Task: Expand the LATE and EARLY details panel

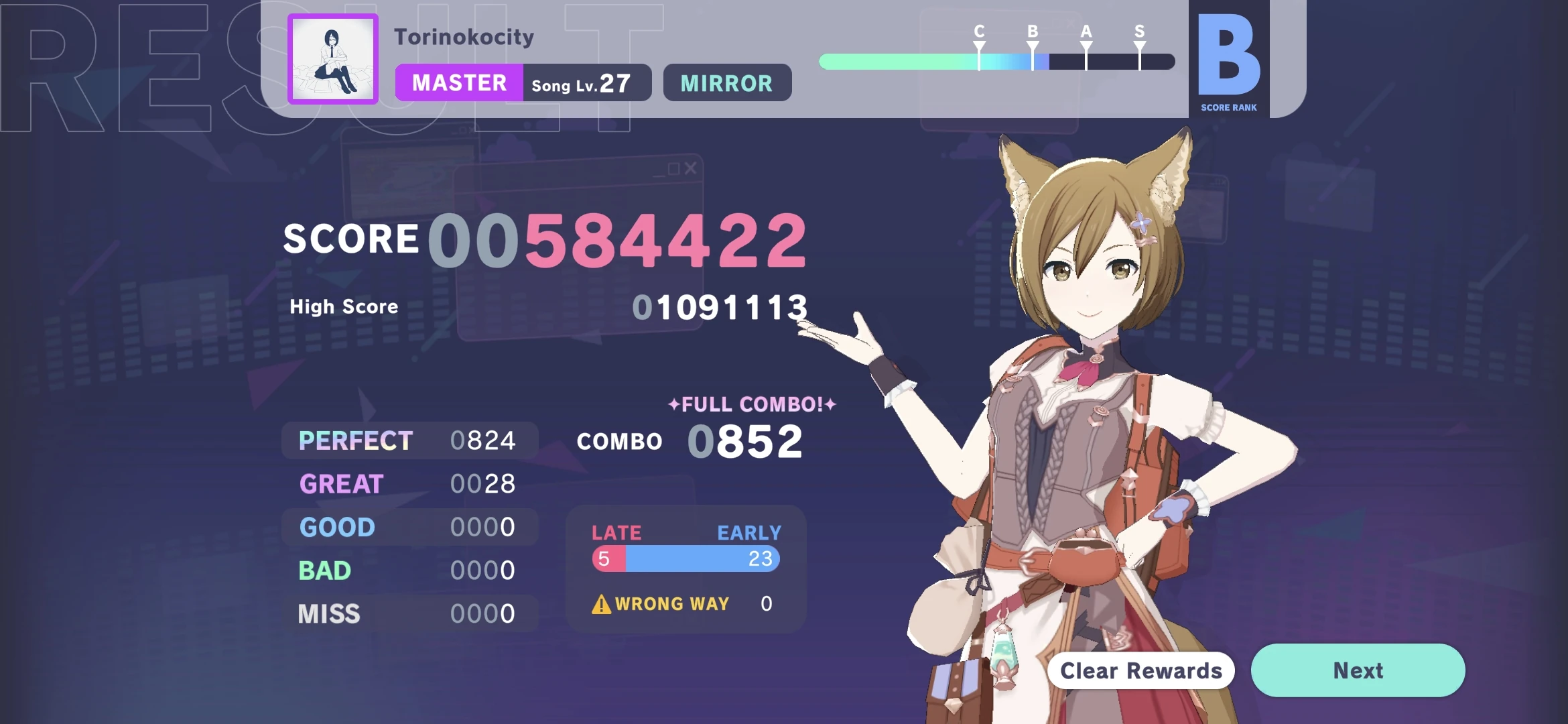Action: [685, 566]
